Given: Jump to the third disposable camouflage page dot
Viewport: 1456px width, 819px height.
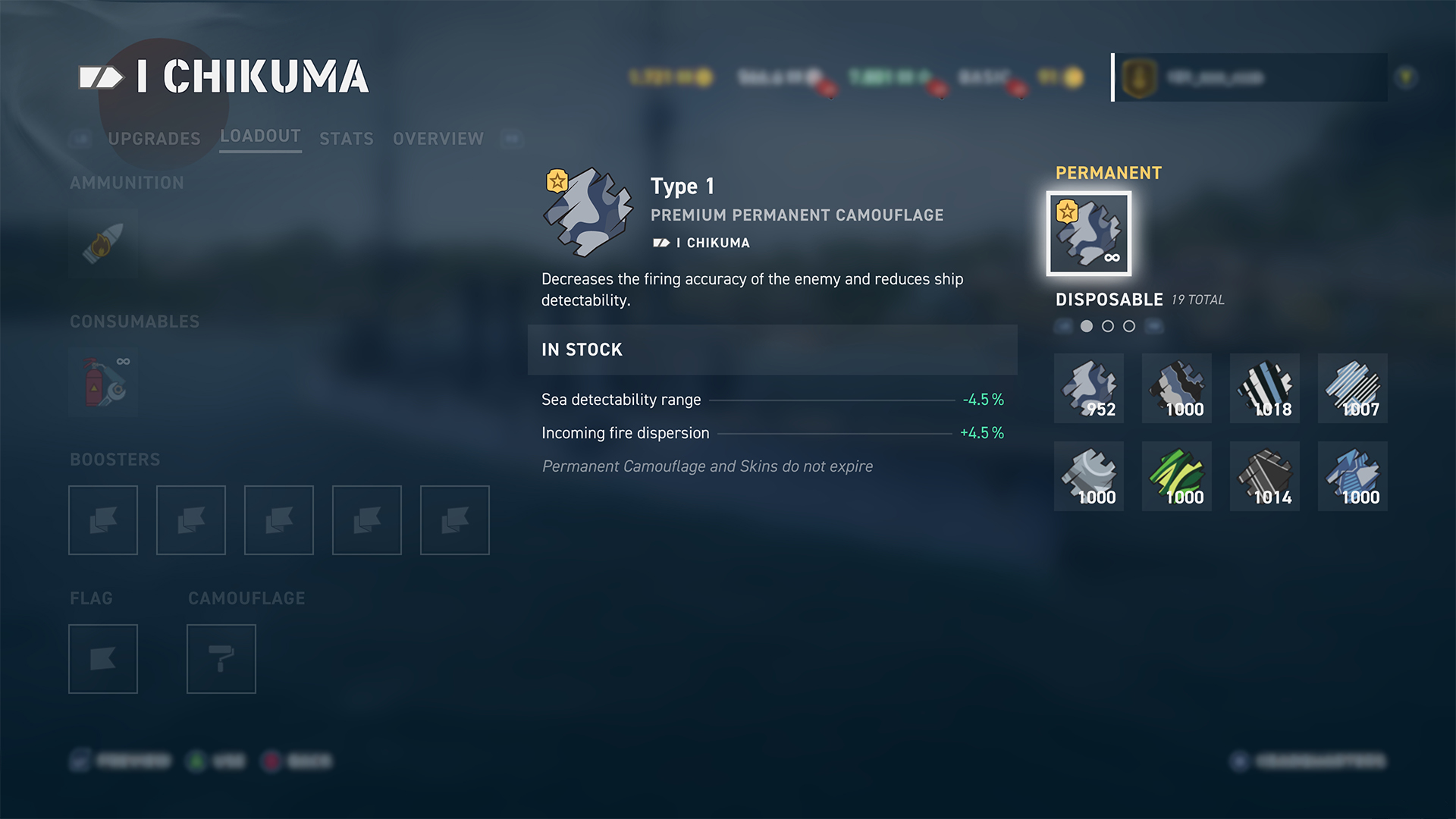Looking at the screenshot, I should [1129, 326].
